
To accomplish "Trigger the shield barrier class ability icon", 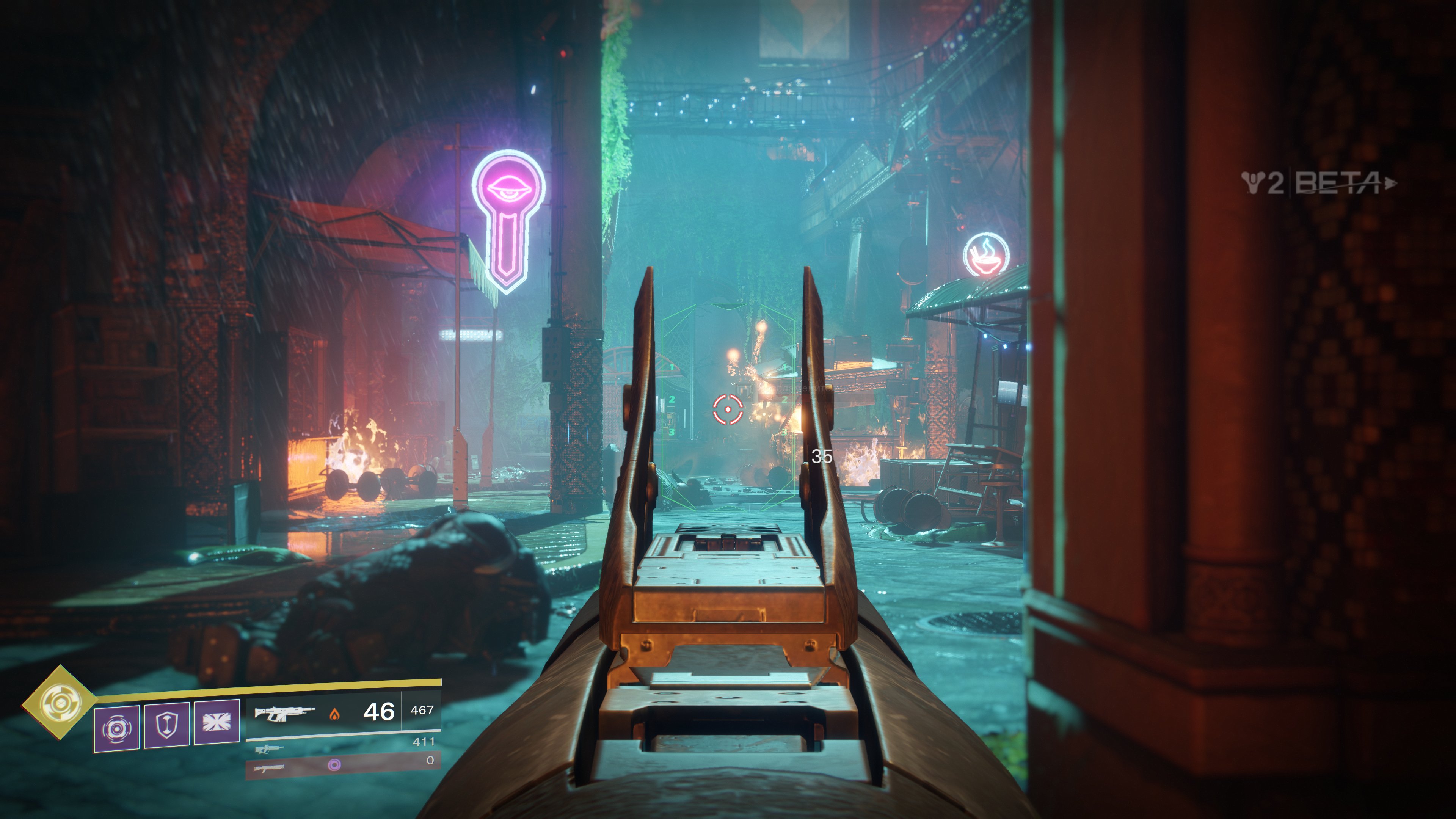I will tap(167, 725).
